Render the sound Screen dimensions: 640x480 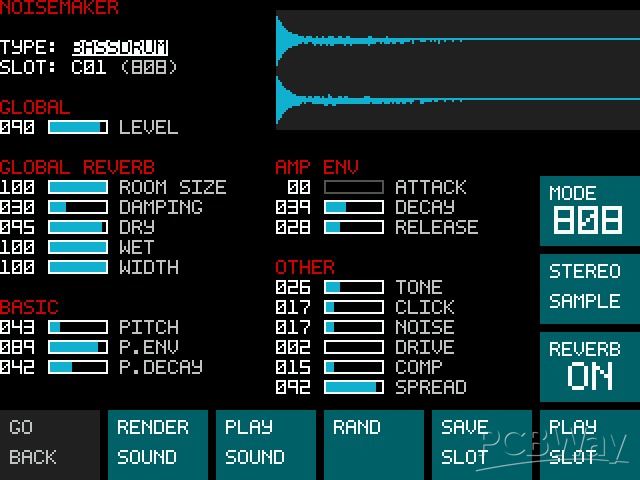[x=157, y=443]
